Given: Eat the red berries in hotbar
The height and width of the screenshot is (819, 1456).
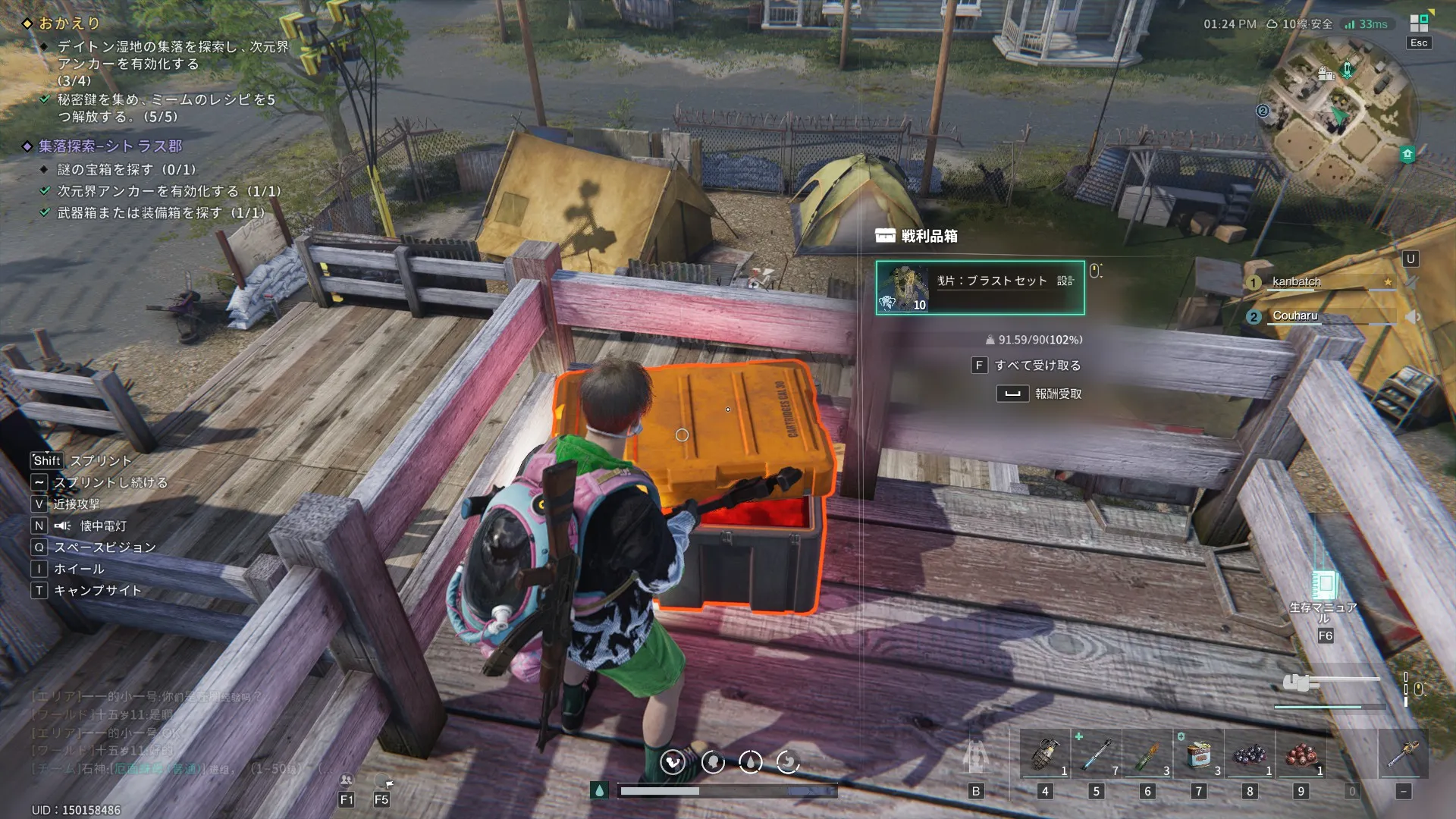Looking at the screenshot, I should (1301, 755).
